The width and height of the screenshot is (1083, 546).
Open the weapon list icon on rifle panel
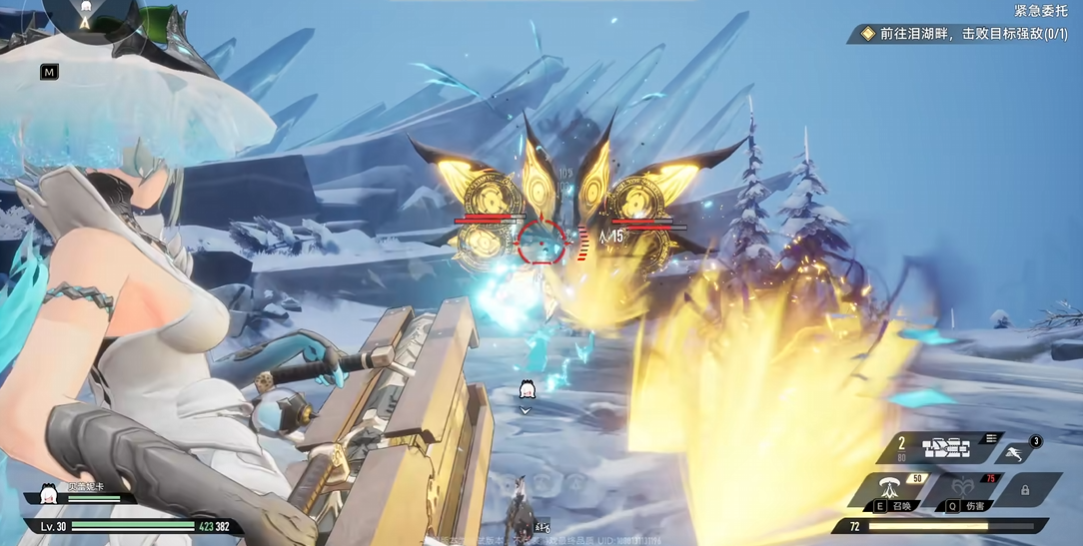pos(990,438)
